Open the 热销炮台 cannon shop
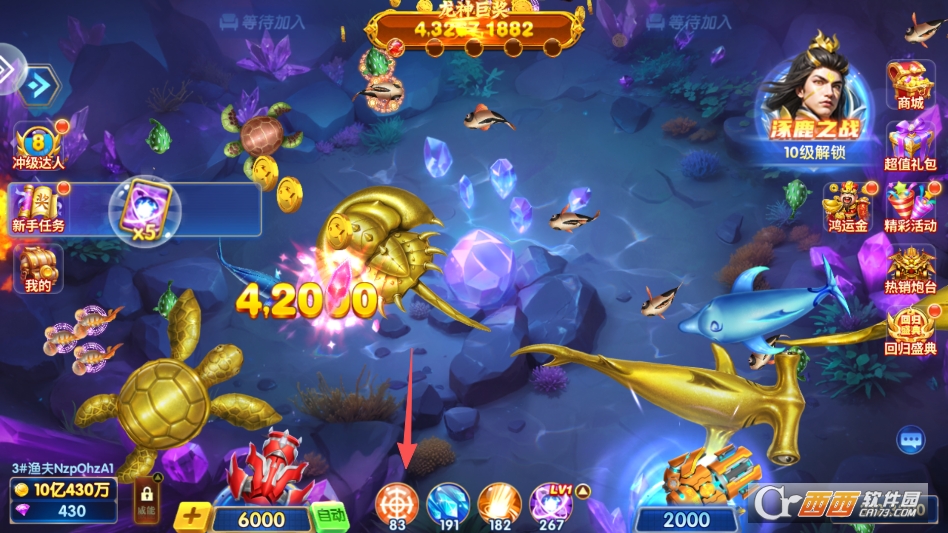The height and width of the screenshot is (533, 948). point(910,270)
